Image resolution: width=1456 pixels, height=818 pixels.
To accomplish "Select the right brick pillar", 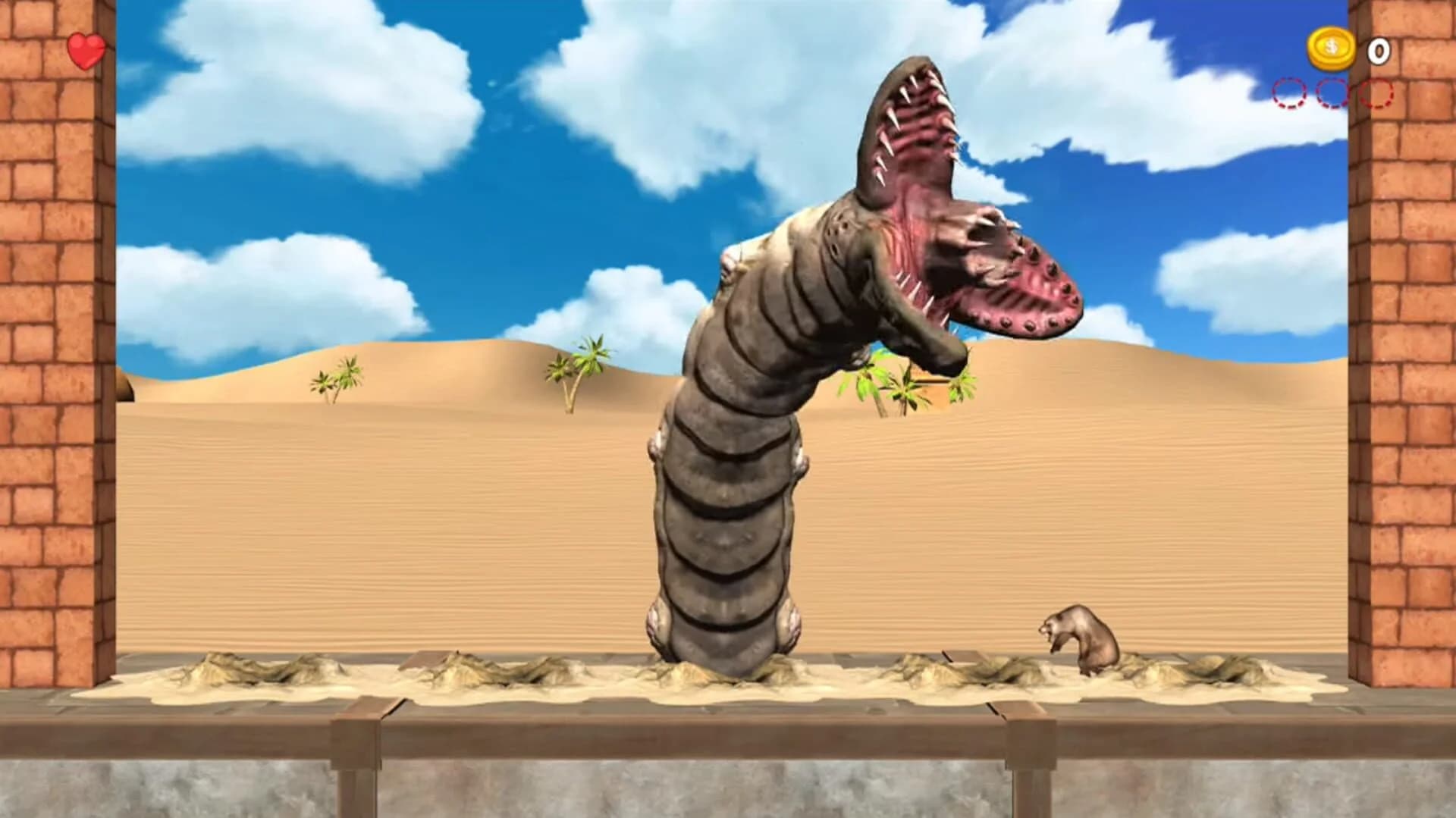I will 1407,379.
